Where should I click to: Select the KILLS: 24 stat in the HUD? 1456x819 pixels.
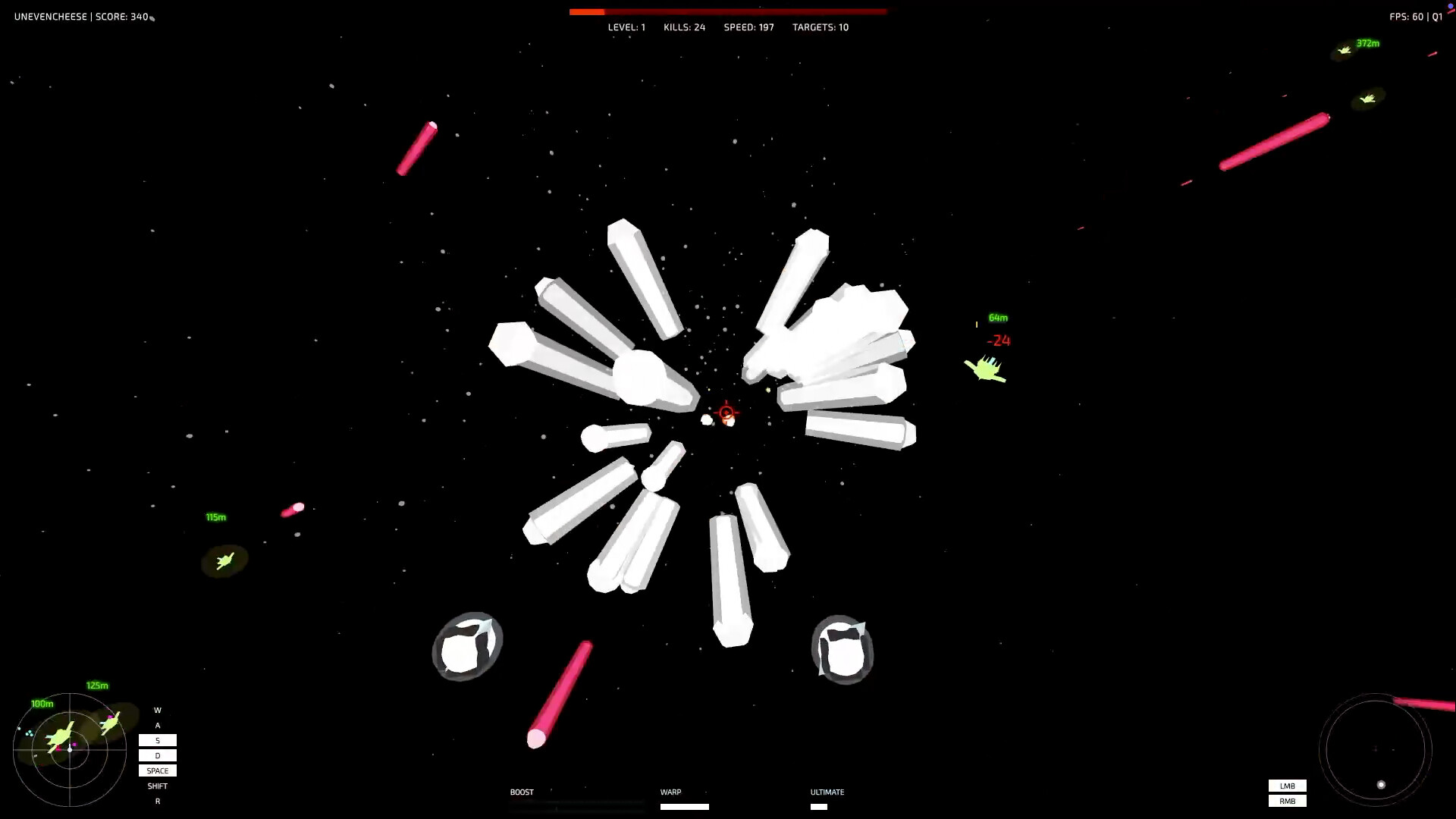[x=683, y=27]
